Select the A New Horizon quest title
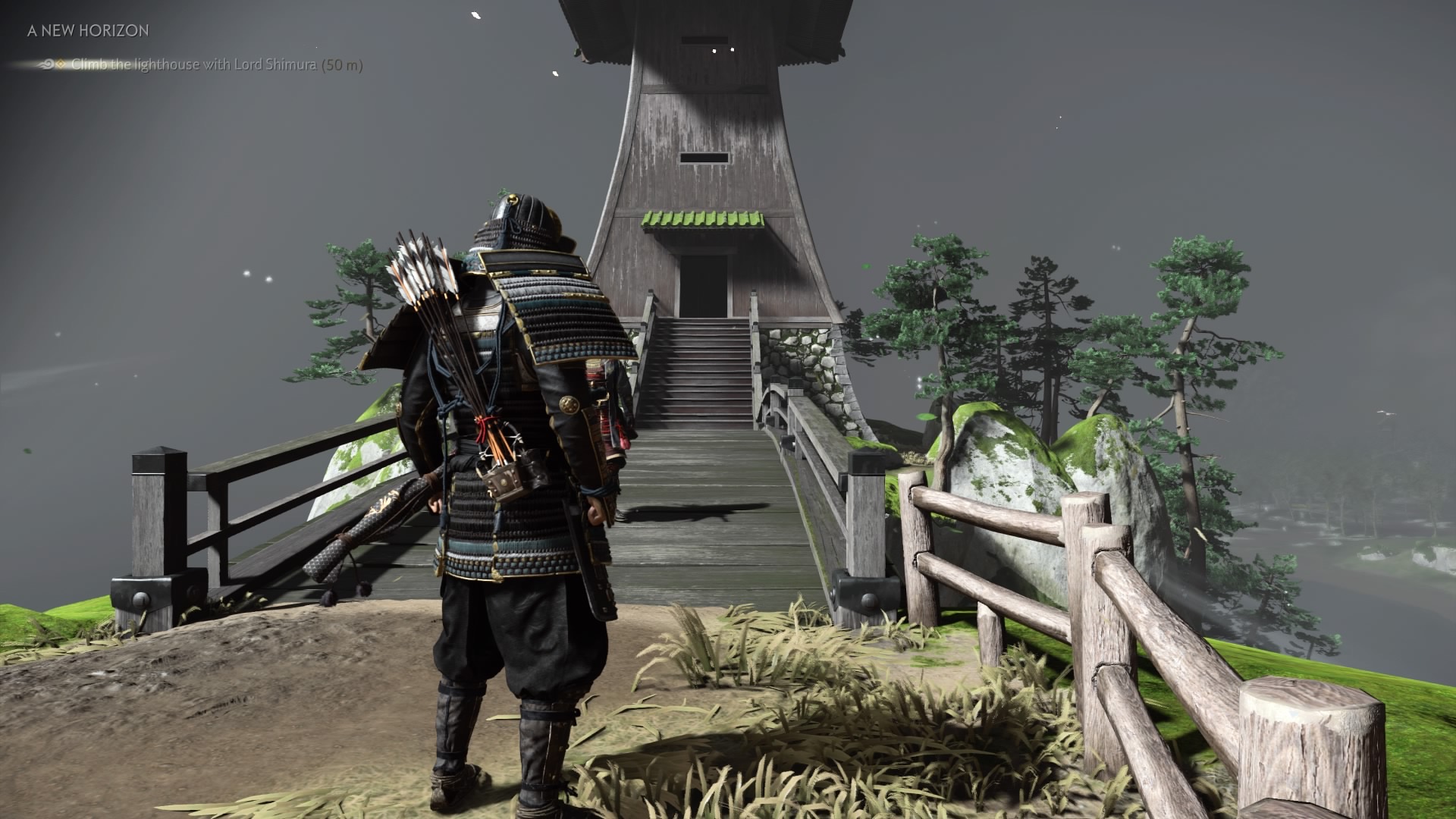 pos(88,31)
